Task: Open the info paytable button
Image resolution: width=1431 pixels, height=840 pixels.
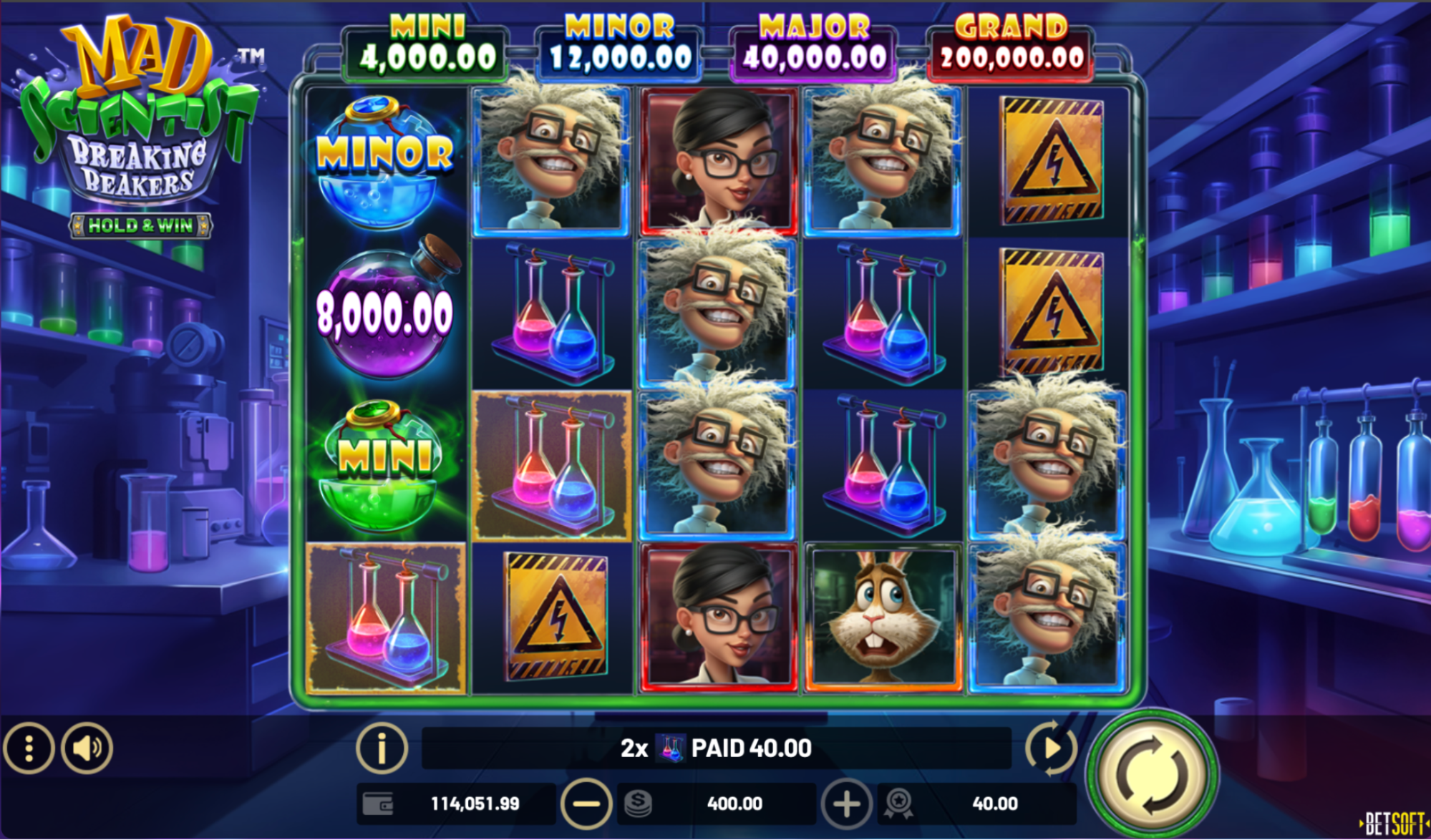Action: [382, 748]
